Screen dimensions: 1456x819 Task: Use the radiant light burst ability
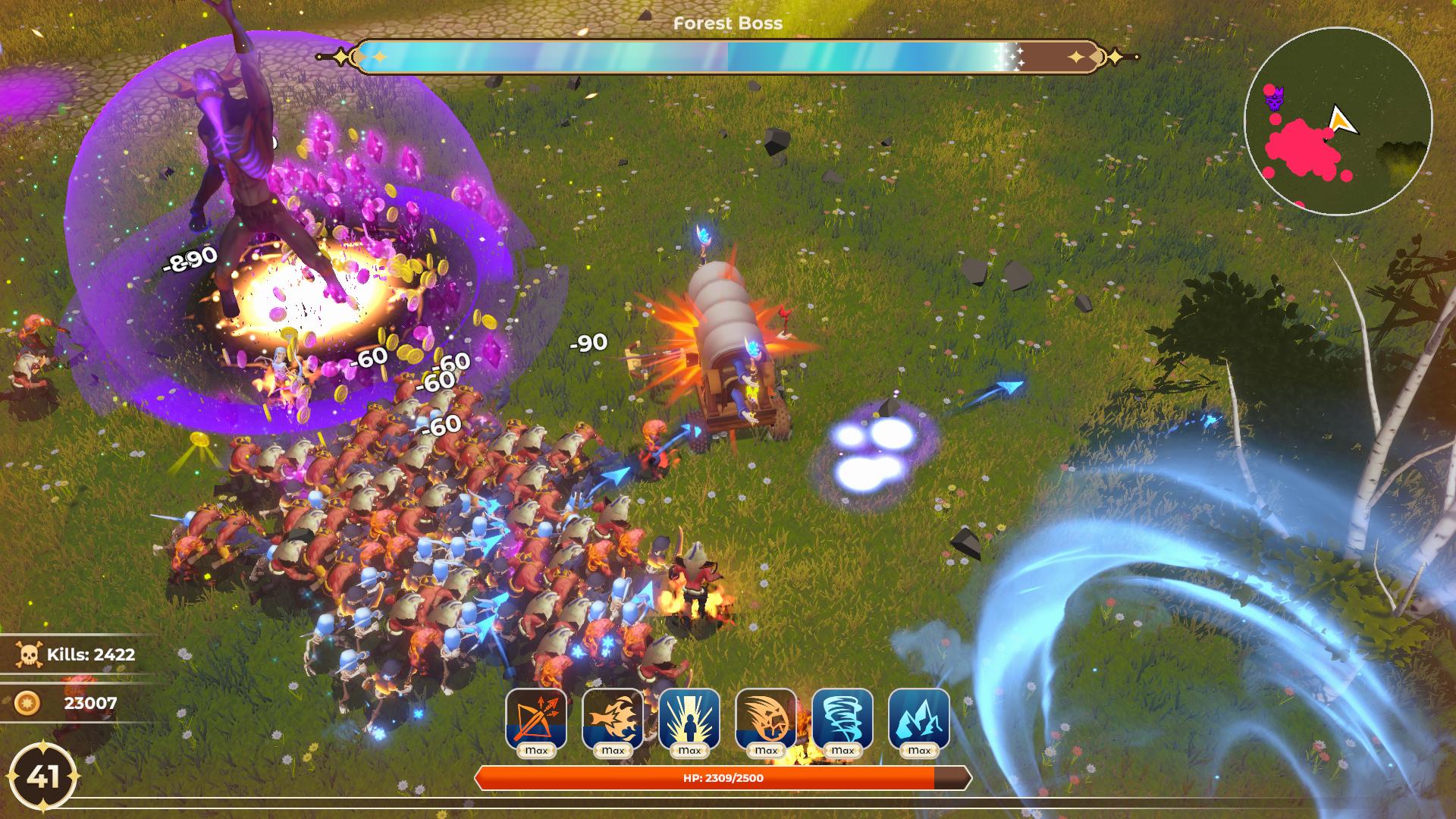tap(689, 718)
